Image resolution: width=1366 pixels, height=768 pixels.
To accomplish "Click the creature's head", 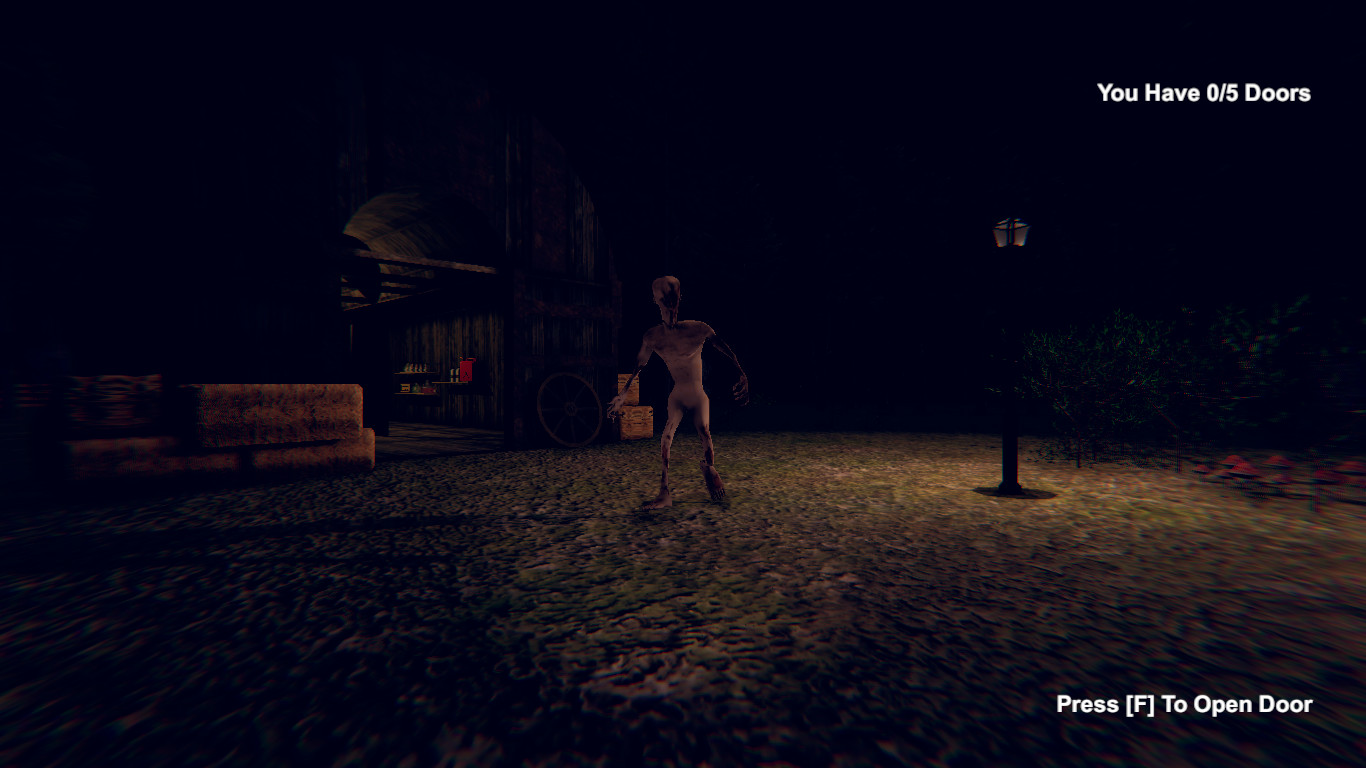I will (x=666, y=290).
